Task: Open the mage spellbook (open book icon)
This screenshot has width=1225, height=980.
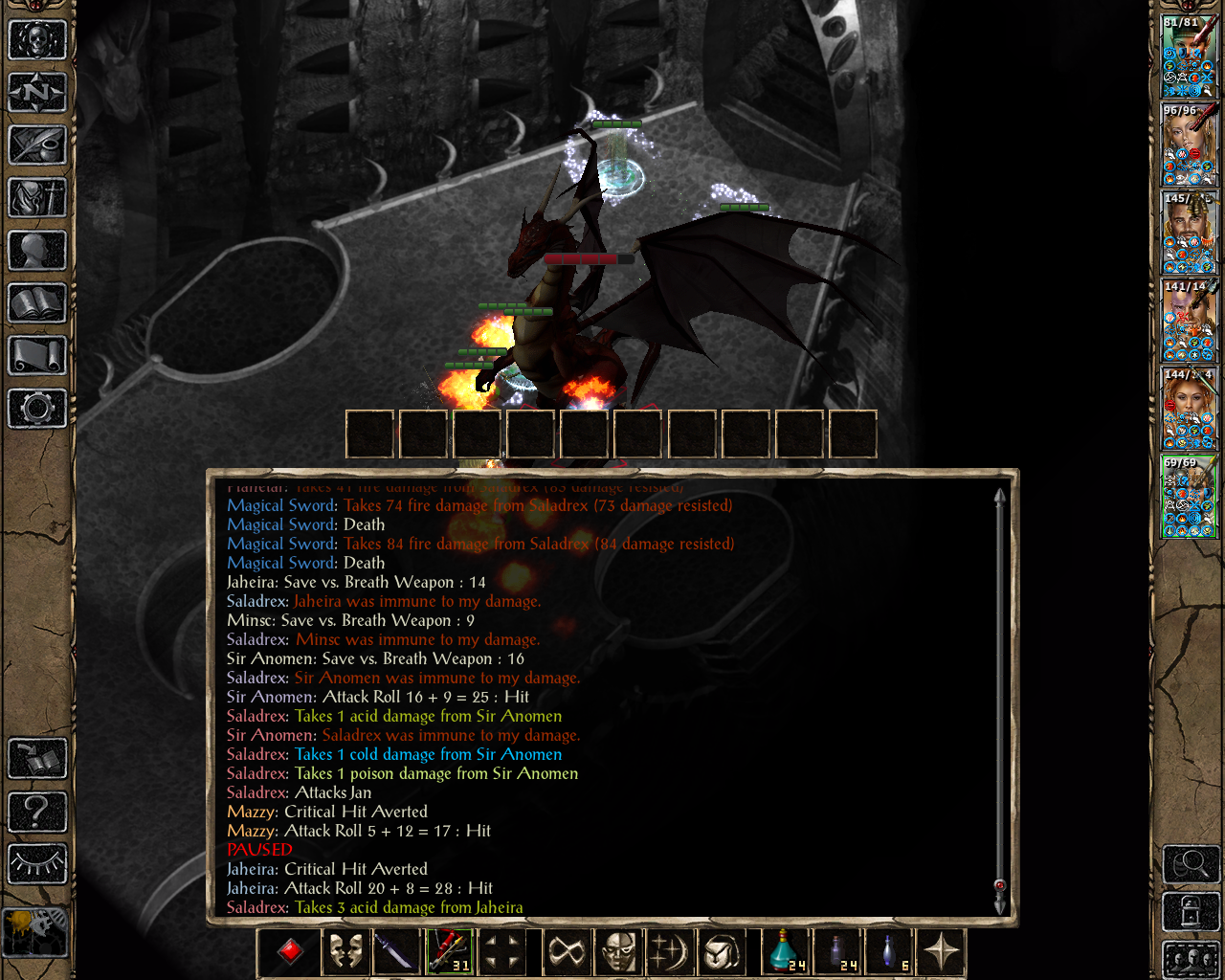Action: pyautogui.click(x=37, y=303)
